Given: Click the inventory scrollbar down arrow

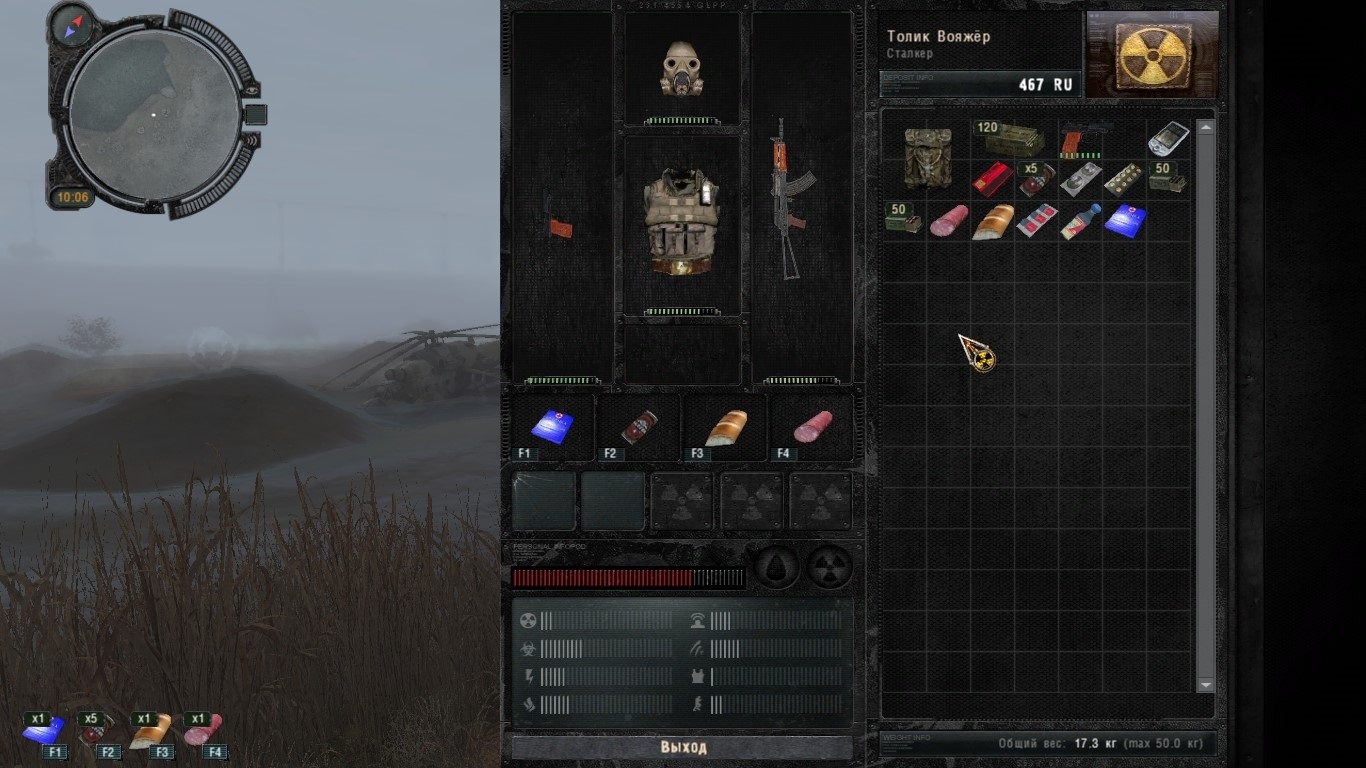Looking at the screenshot, I should (x=1205, y=685).
